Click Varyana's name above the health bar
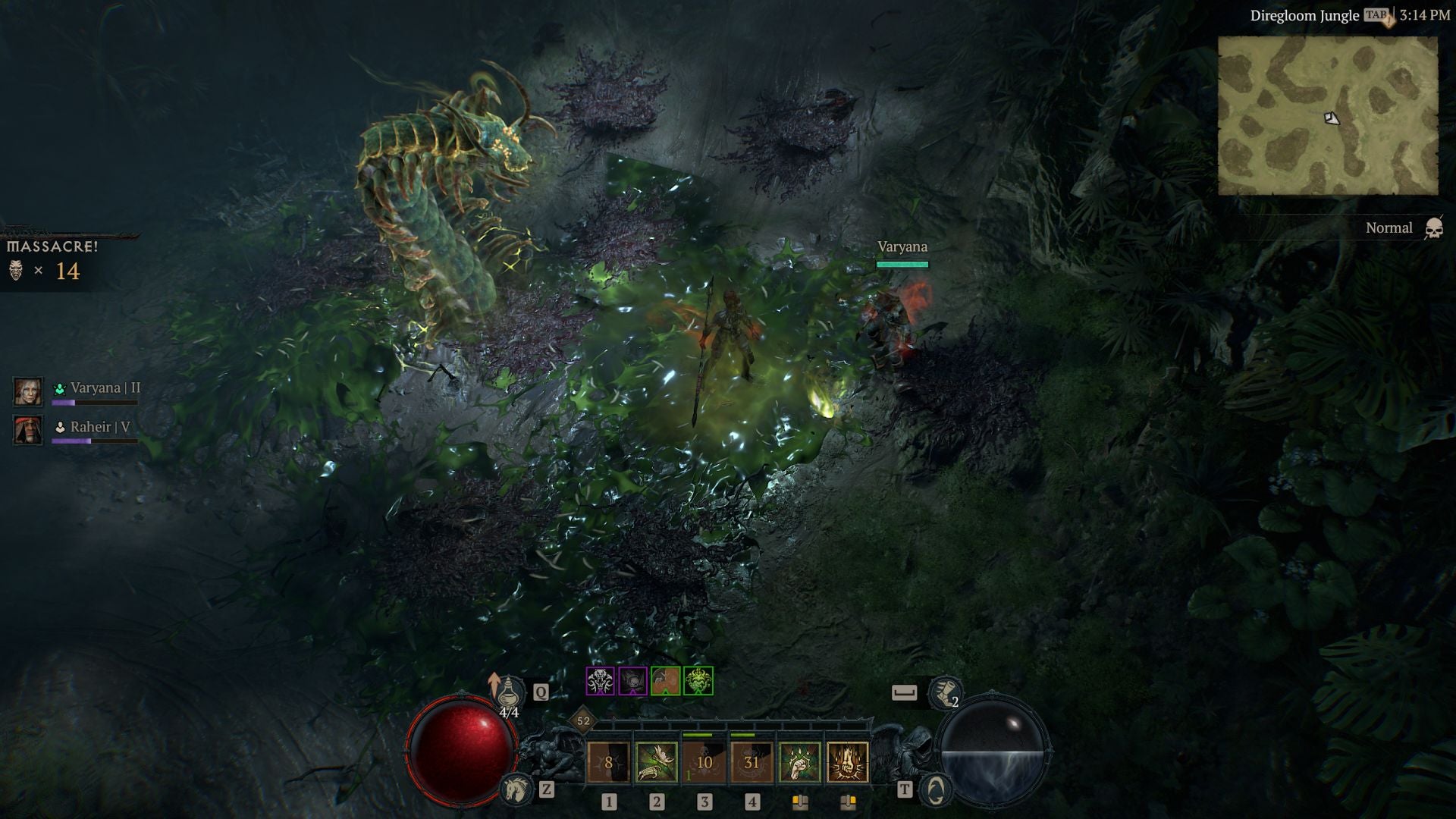 pos(902,246)
